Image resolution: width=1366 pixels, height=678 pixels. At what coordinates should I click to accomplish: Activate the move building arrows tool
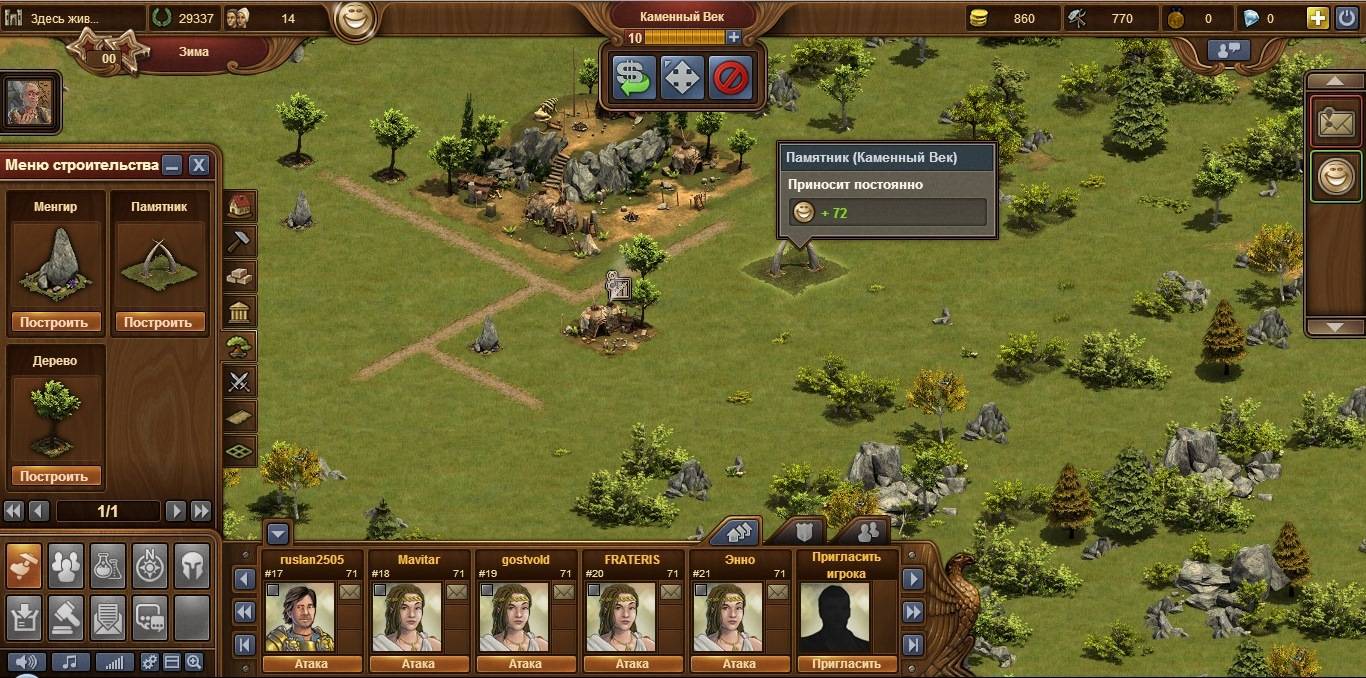pos(682,76)
